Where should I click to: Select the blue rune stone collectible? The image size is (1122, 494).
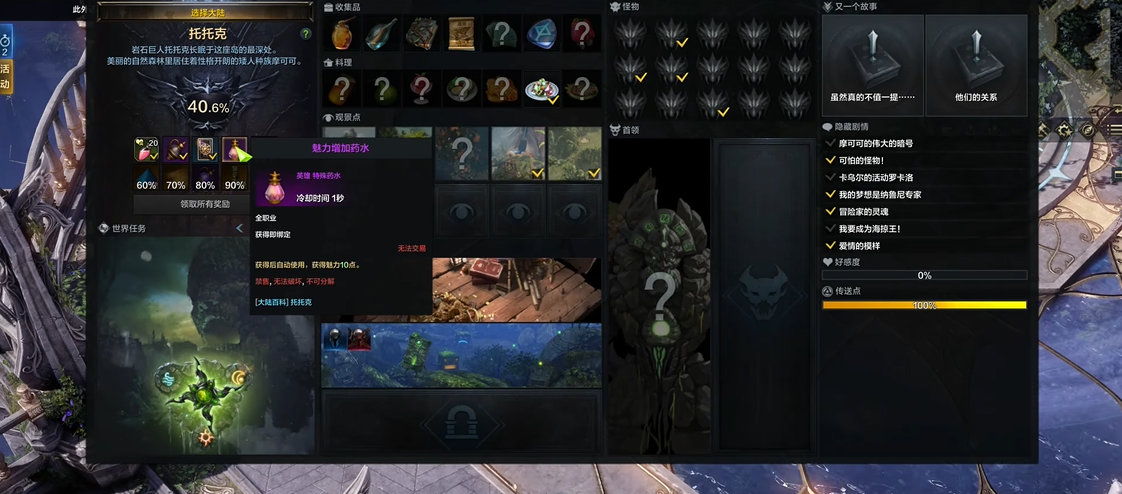pyautogui.click(x=541, y=34)
